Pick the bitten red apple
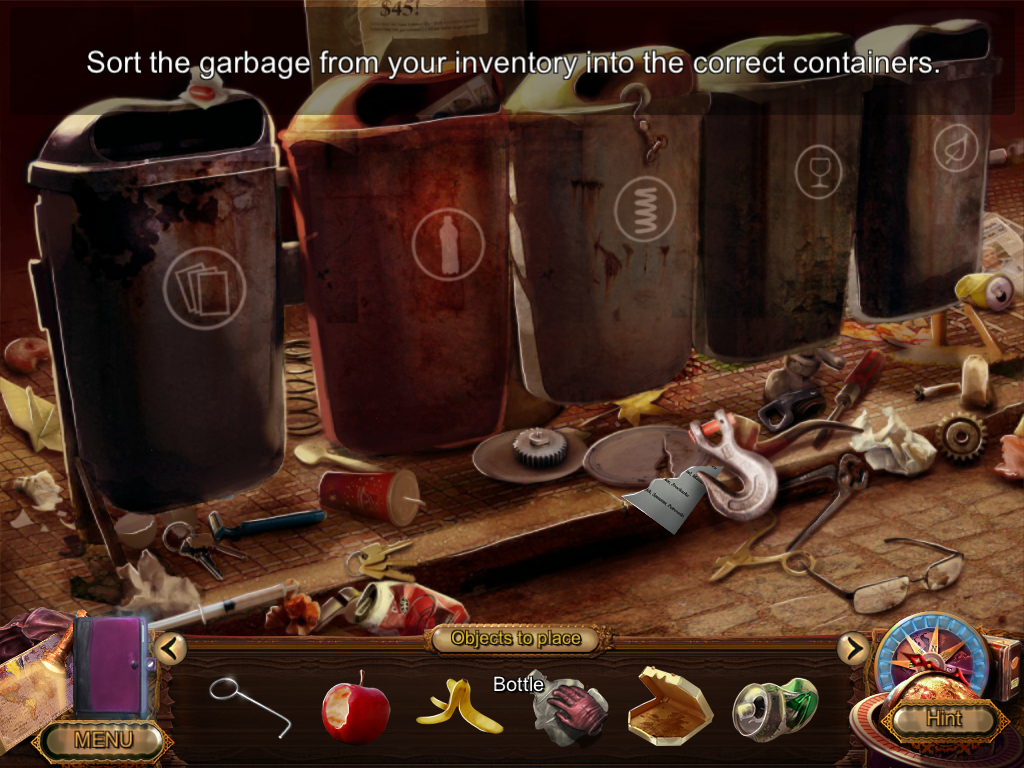Viewport: 1024px width, 768px height. [355, 708]
